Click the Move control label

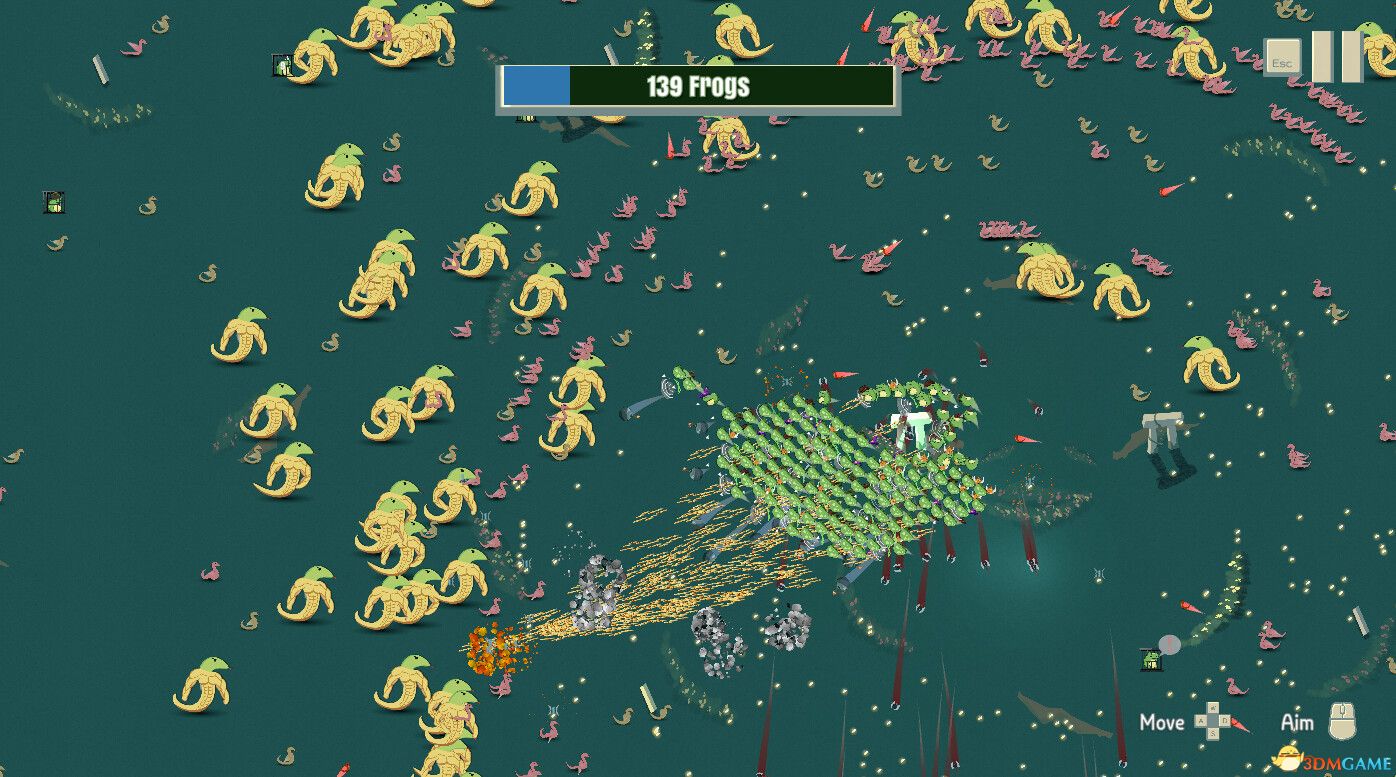[x=1162, y=722]
